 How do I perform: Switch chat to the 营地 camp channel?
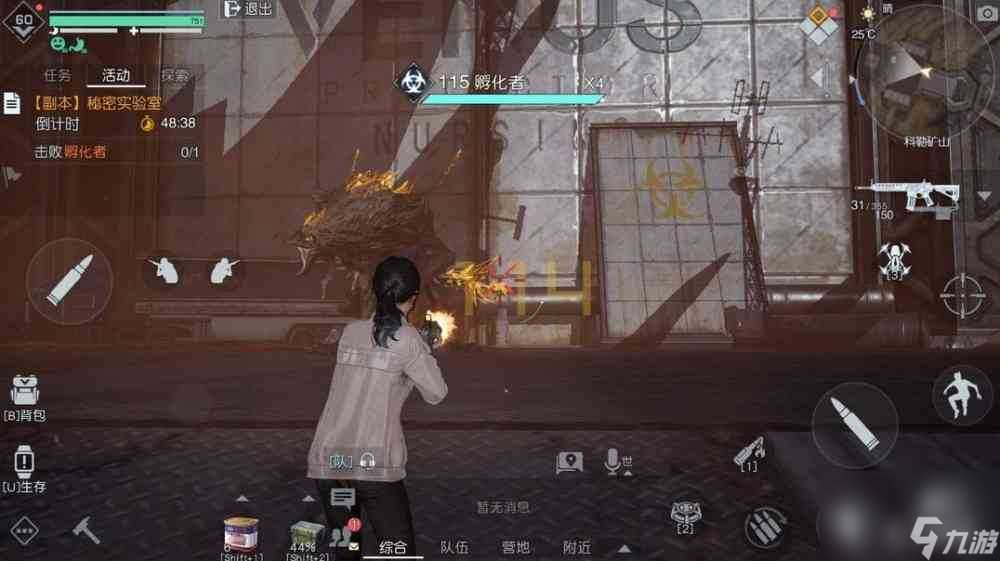tap(516, 547)
